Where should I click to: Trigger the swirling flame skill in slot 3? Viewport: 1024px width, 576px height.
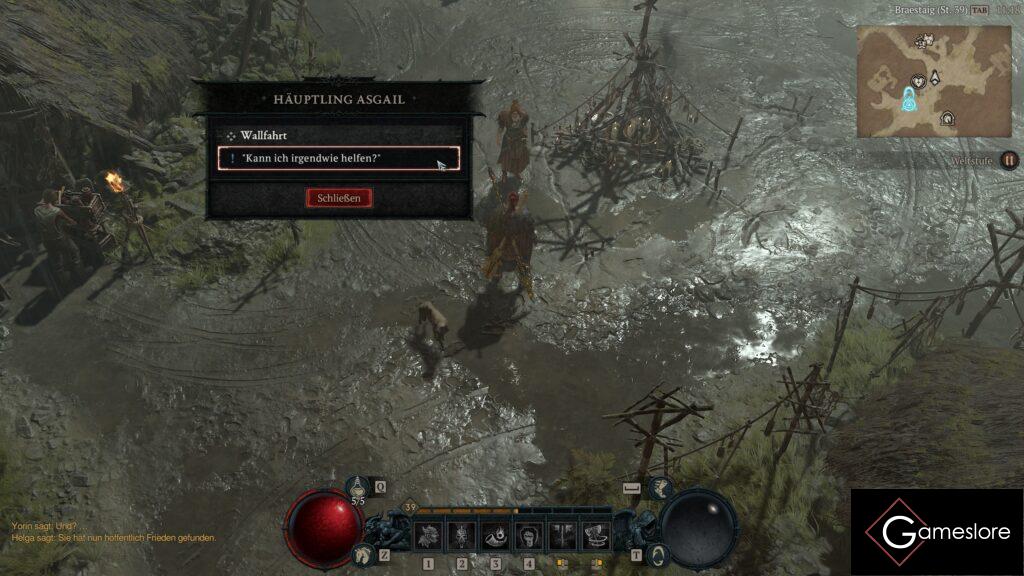coord(496,535)
